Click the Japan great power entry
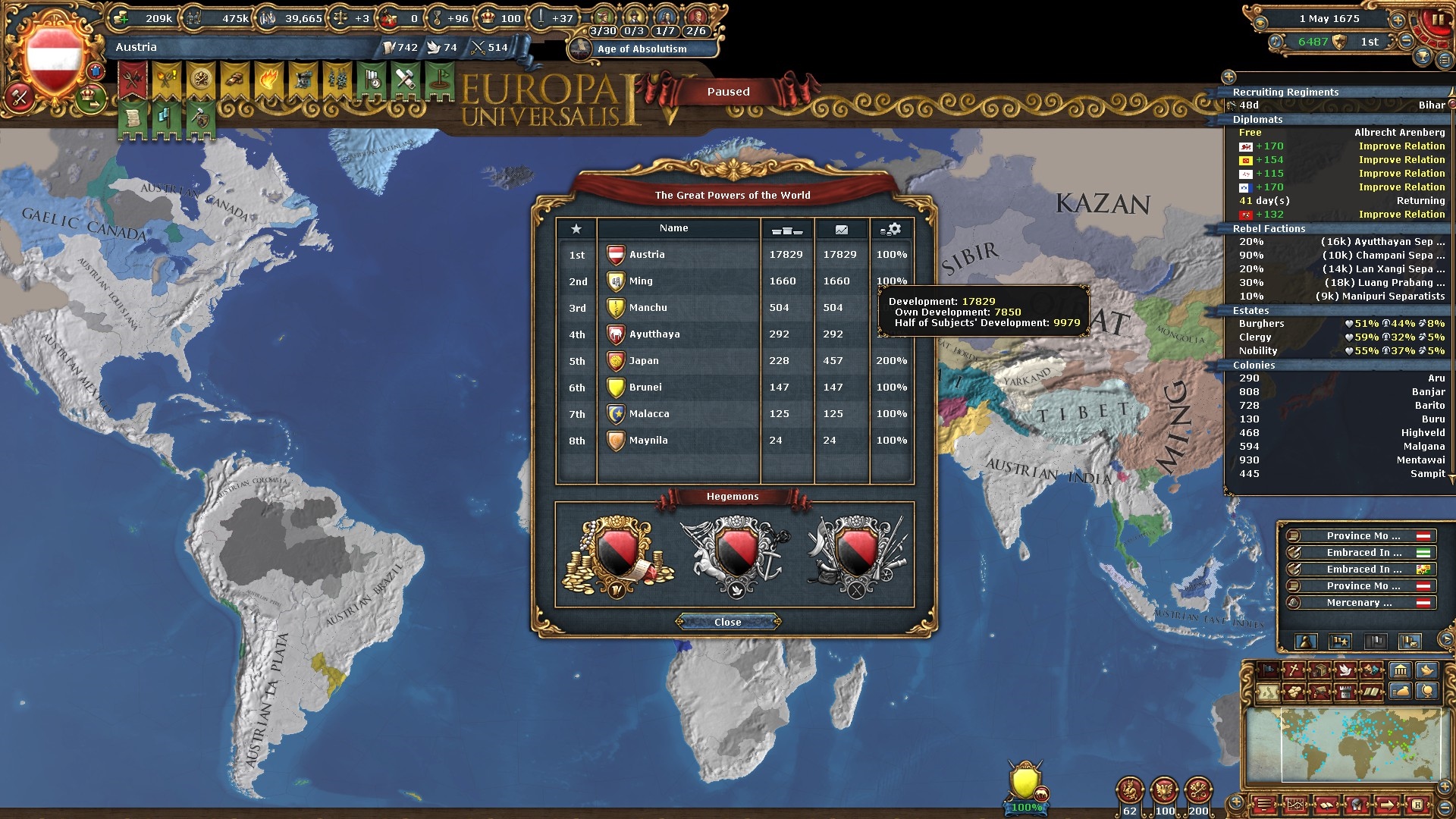Screen dimensions: 1456x819 tap(643, 361)
